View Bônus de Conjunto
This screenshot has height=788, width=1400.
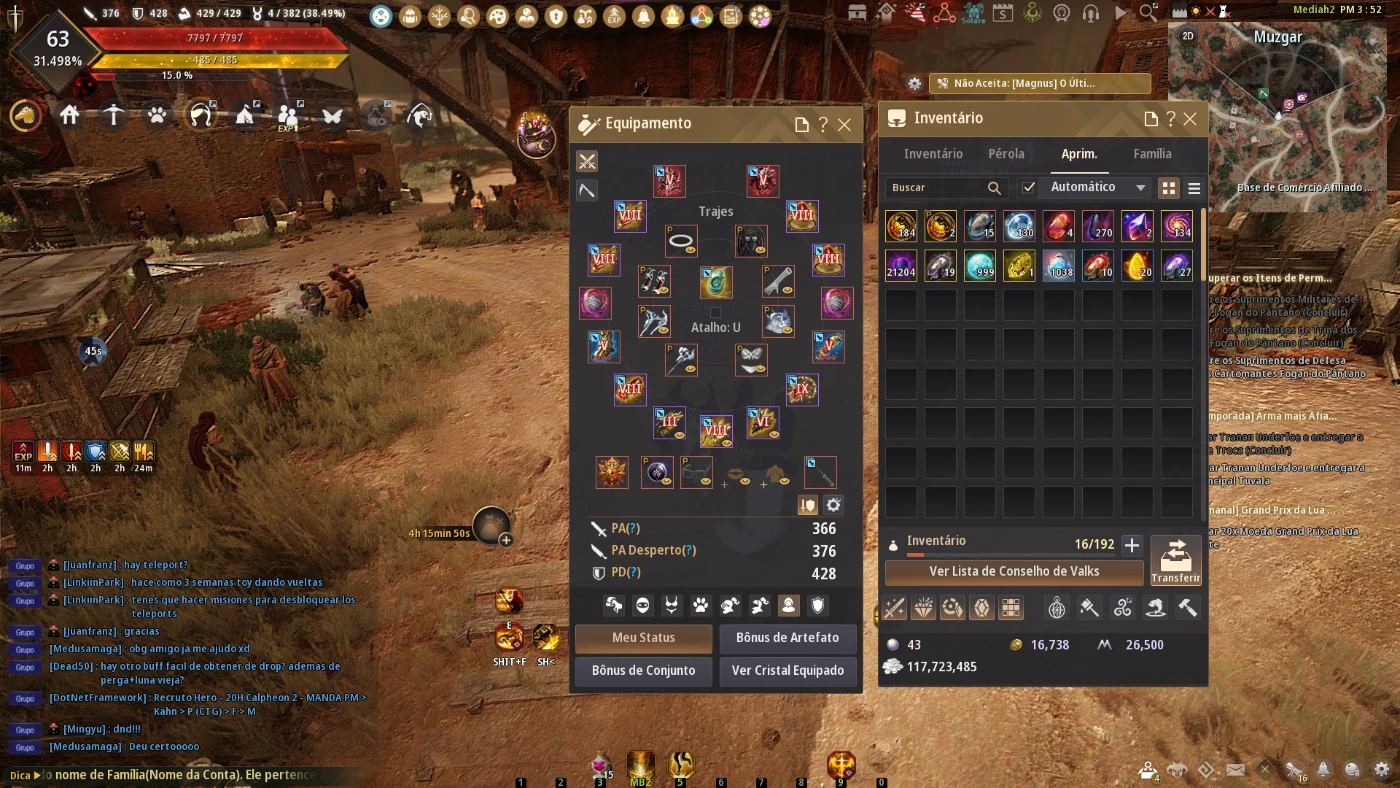pyautogui.click(x=643, y=671)
